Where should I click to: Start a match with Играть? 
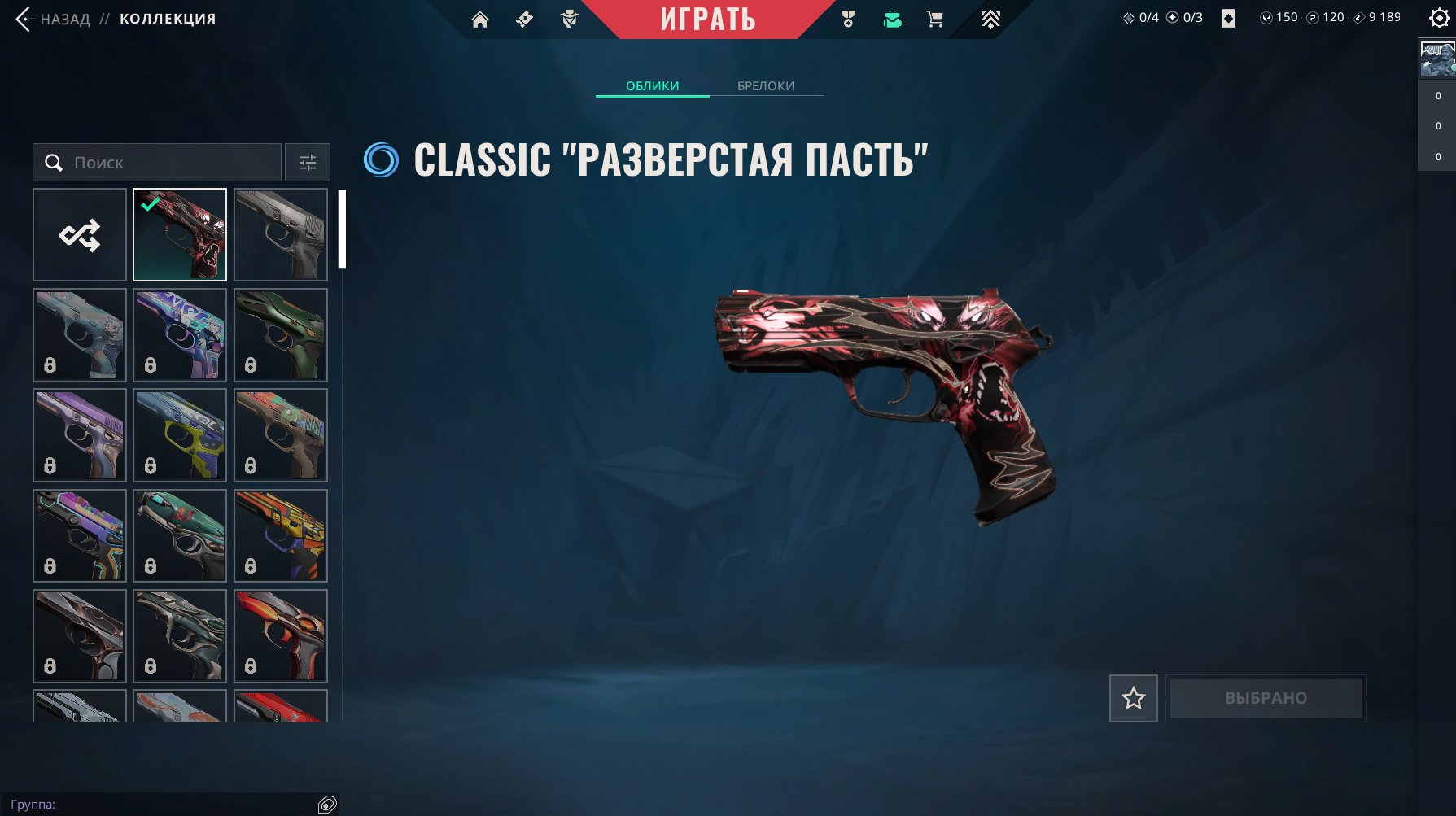pyautogui.click(x=707, y=19)
